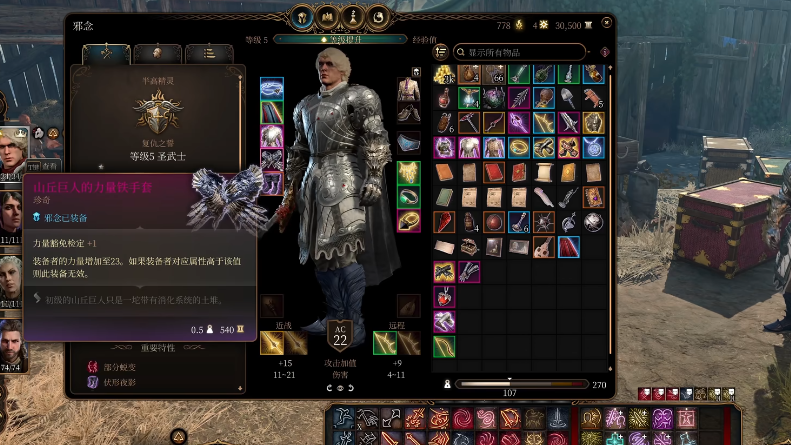Viewport: 791px width, 445px height.
Task: Select the equipped amulet slot
Action: click(408, 170)
